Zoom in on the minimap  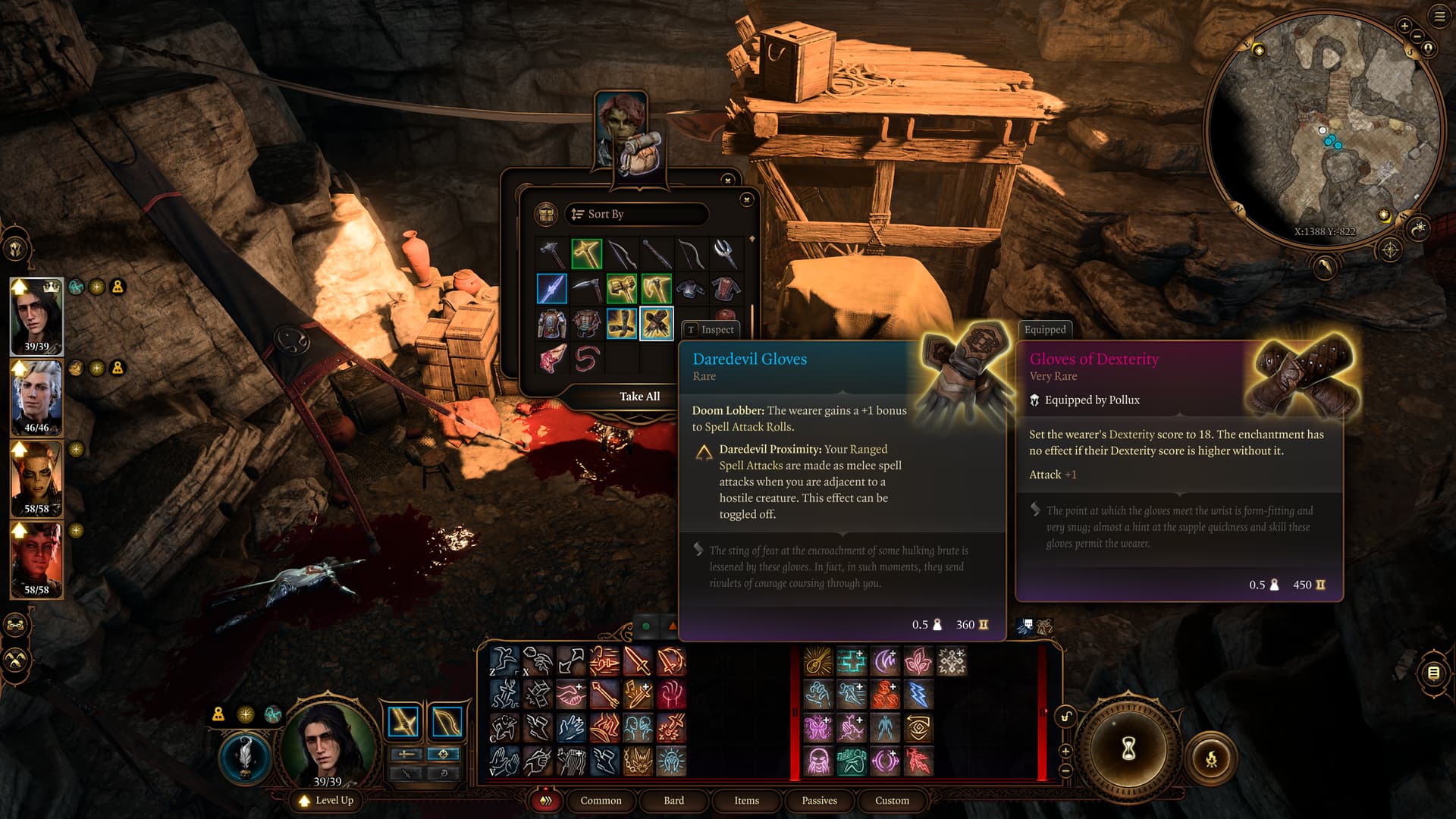point(1404,27)
